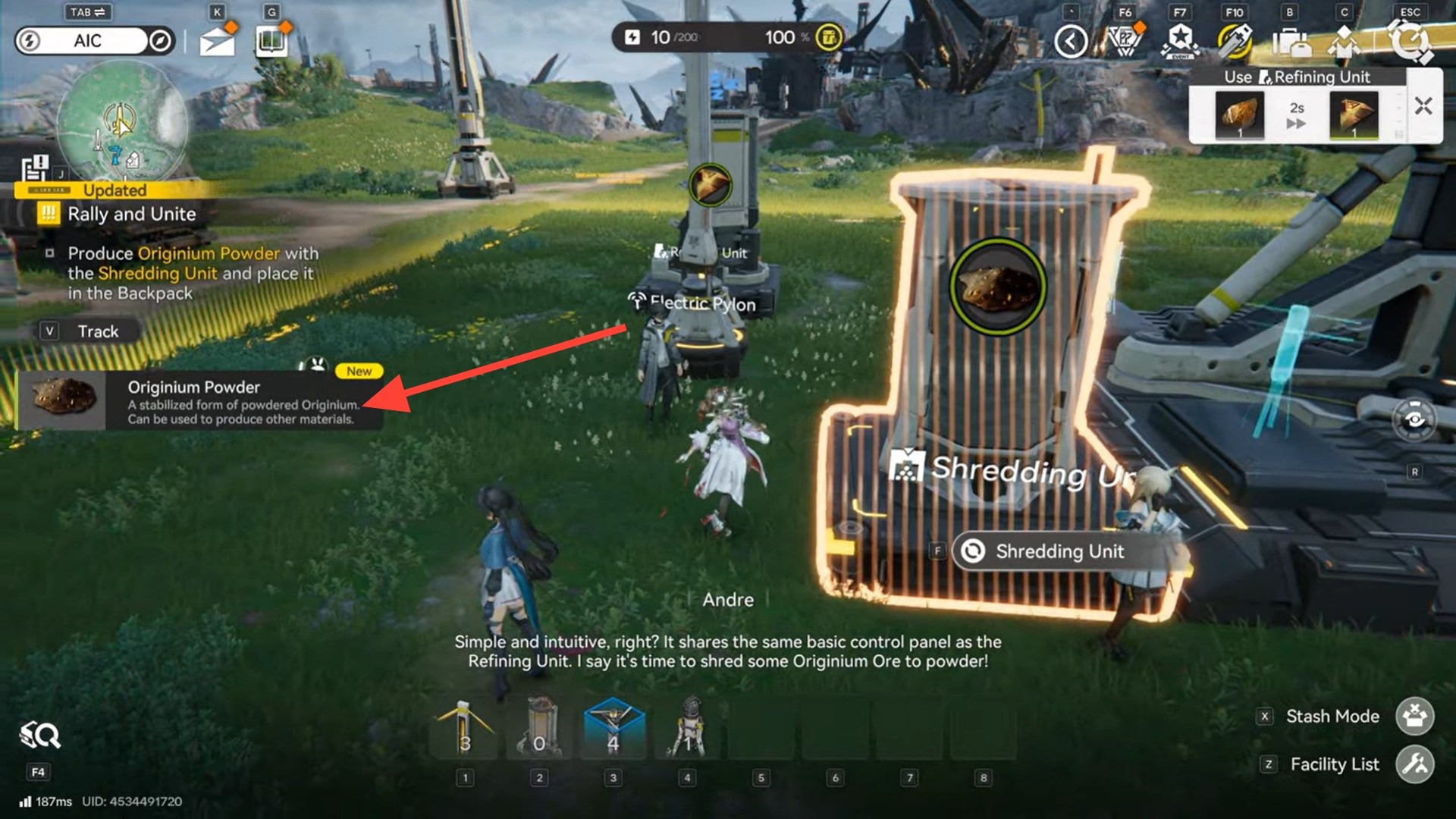Screen dimensions: 1456x819
Task: Select the Electric Pylon hotbar slot
Action: (465, 730)
